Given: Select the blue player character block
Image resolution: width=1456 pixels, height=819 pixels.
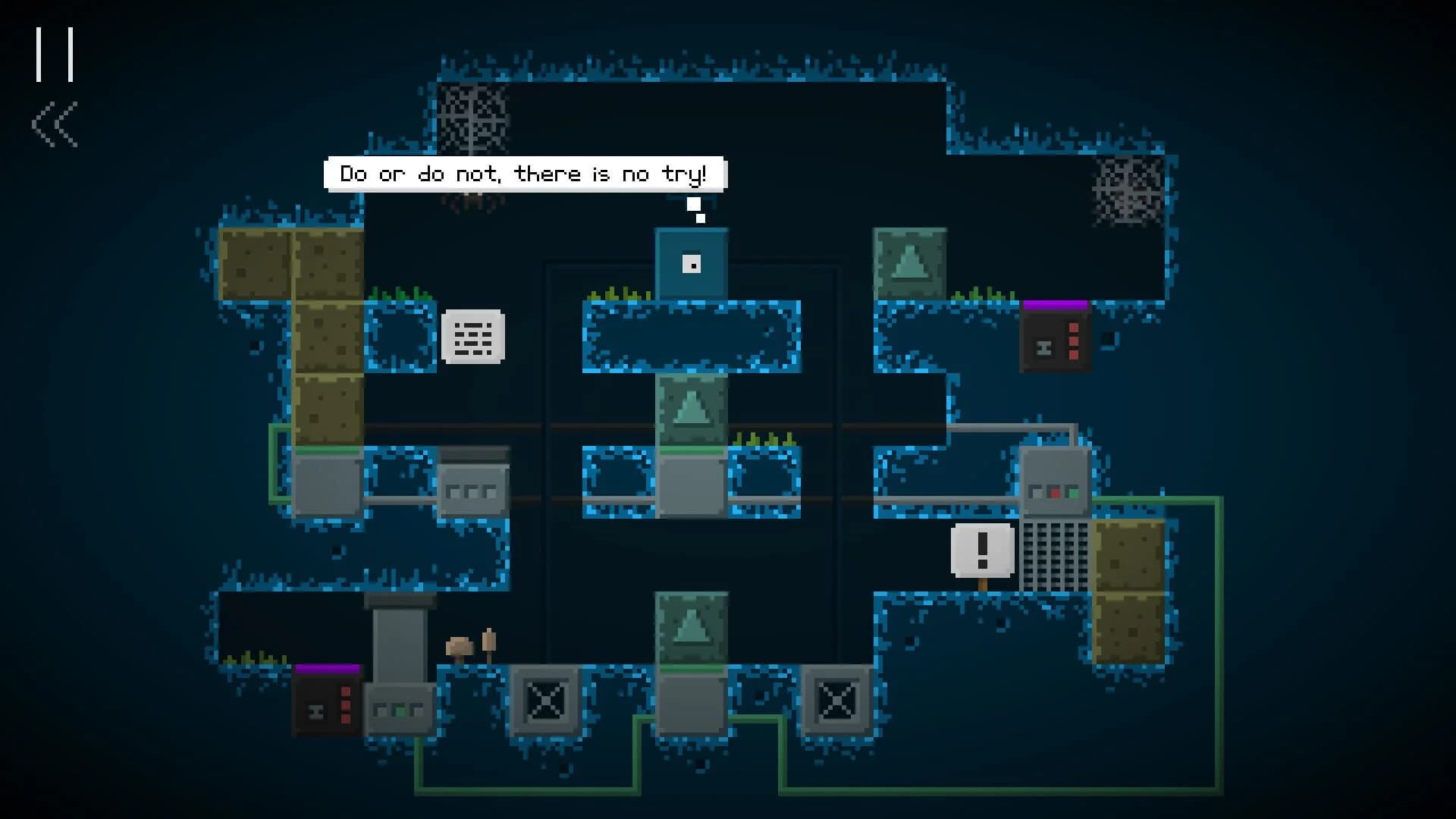Looking at the screenshot, I should point(692,264).
